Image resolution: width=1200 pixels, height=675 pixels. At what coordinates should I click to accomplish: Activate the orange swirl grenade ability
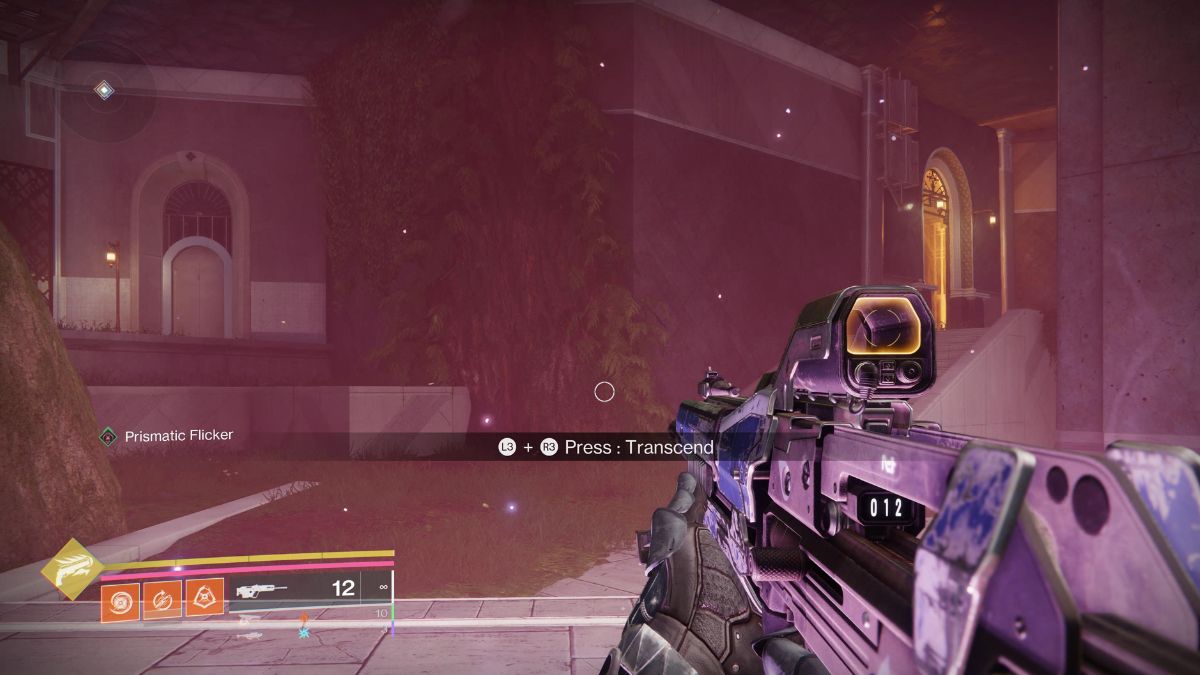120,601
